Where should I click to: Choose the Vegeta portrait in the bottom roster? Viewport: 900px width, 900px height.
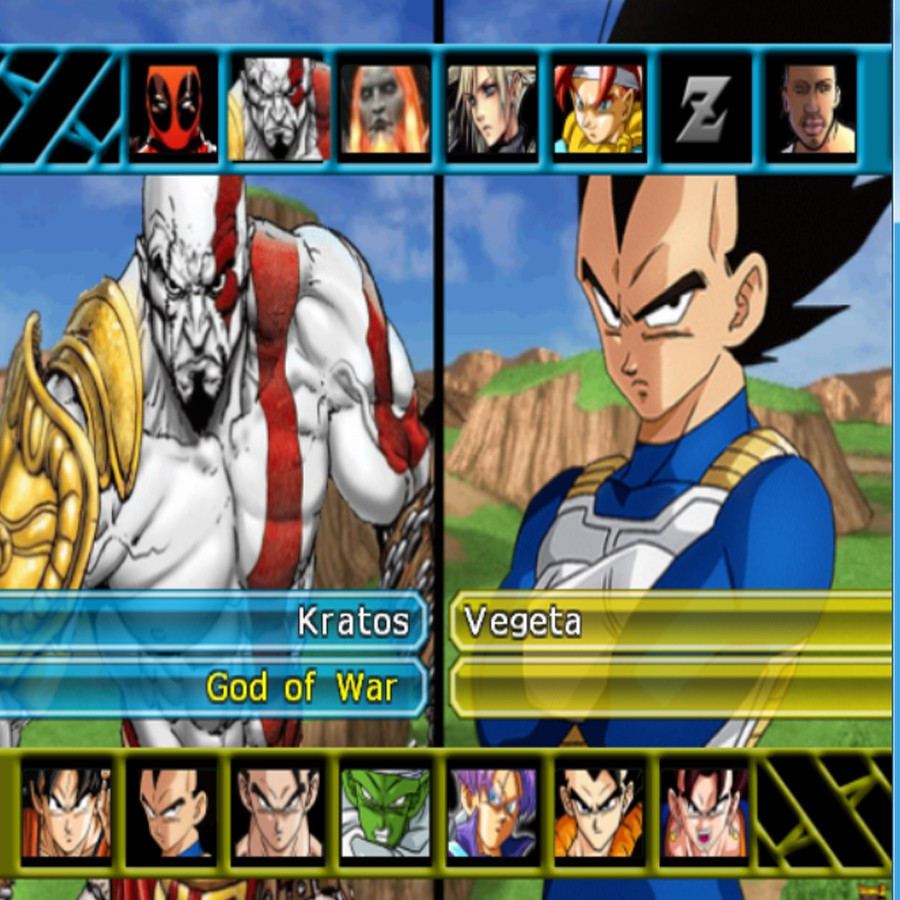tap(172, 812)
